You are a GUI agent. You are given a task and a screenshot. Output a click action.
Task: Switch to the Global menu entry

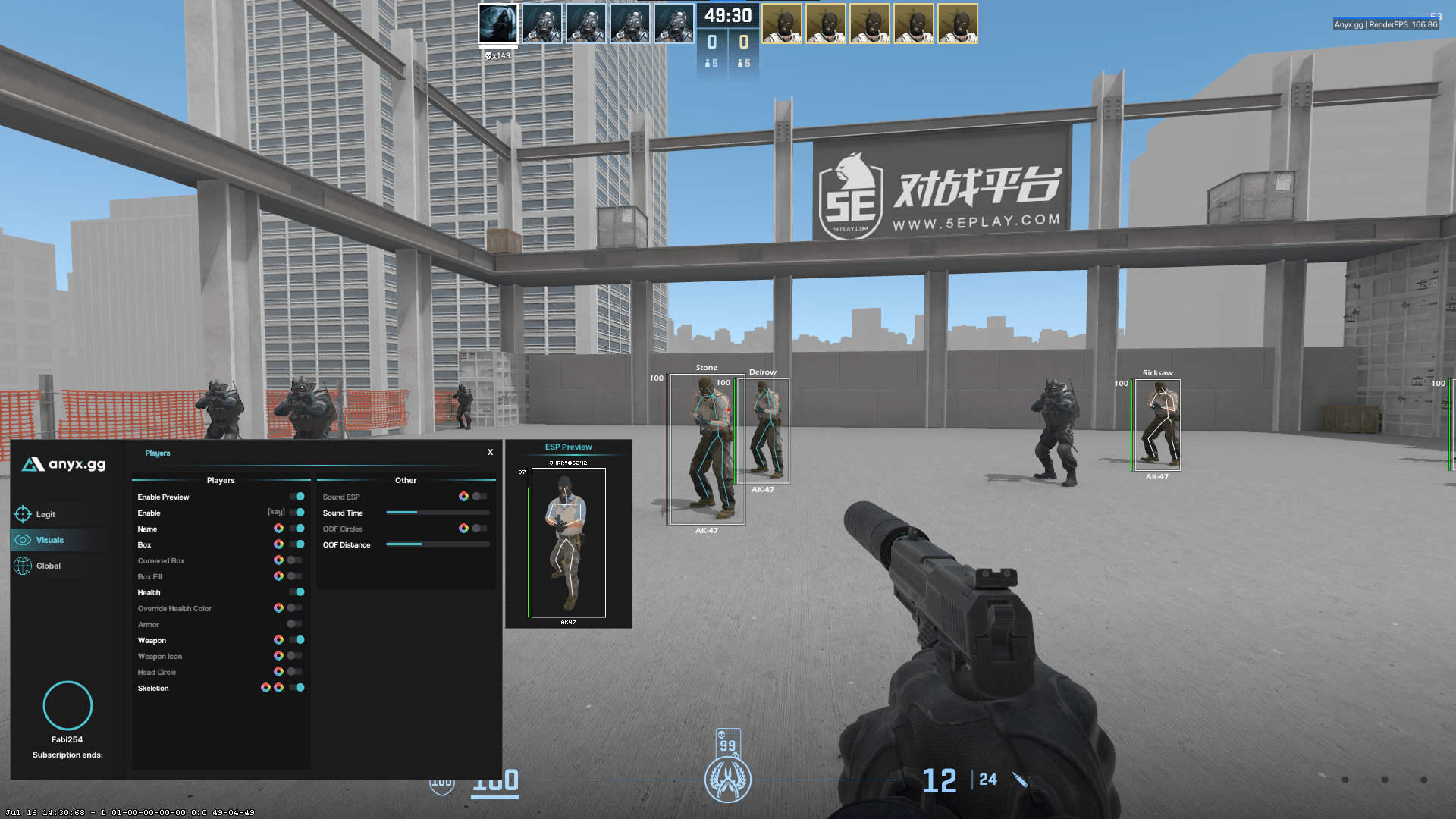click(x=48, y=566)
